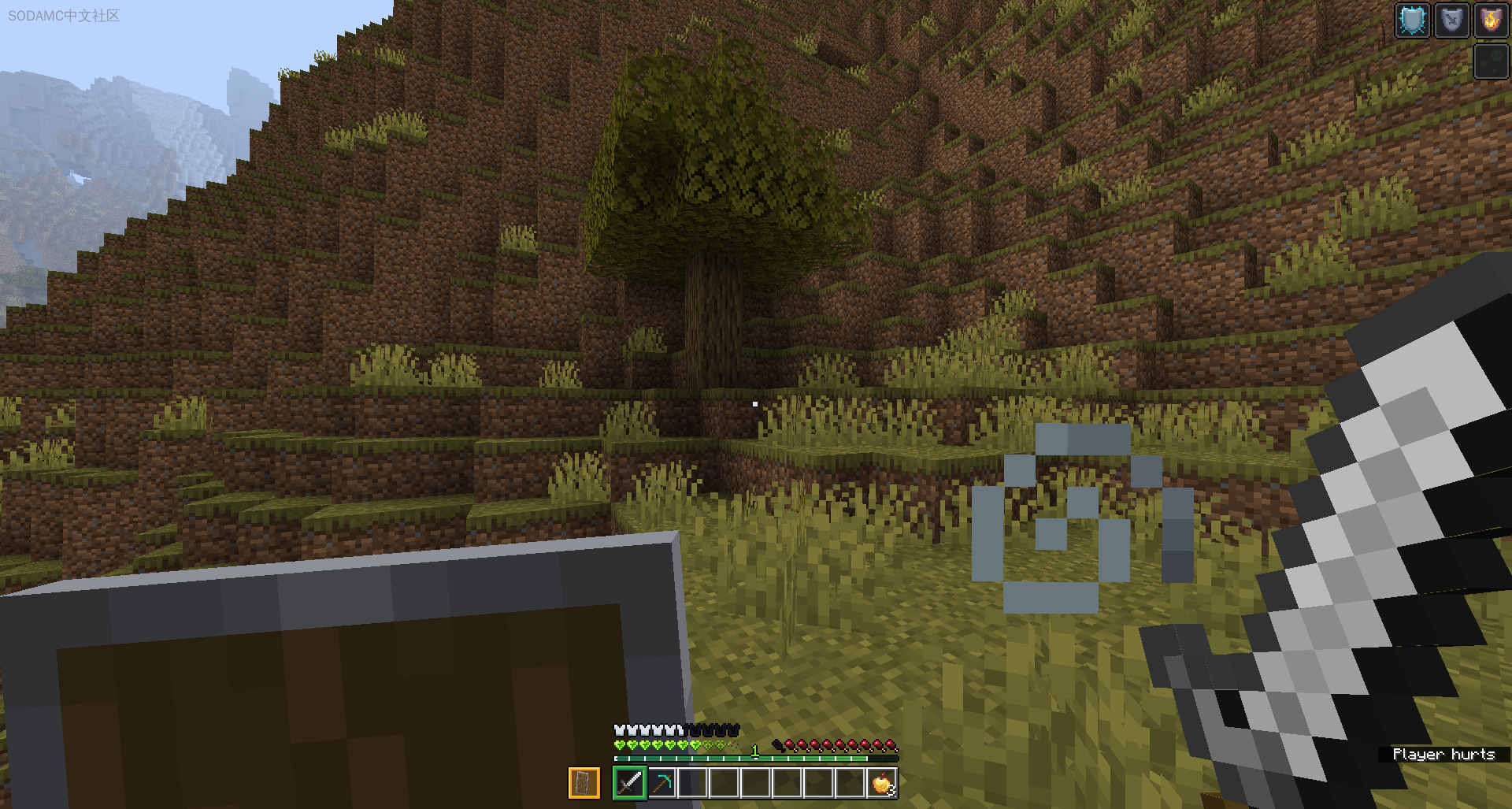Select the diamond pickaxe hotbar slot
This screenshot has height=809, width=1512.
[x=661, y=783]
